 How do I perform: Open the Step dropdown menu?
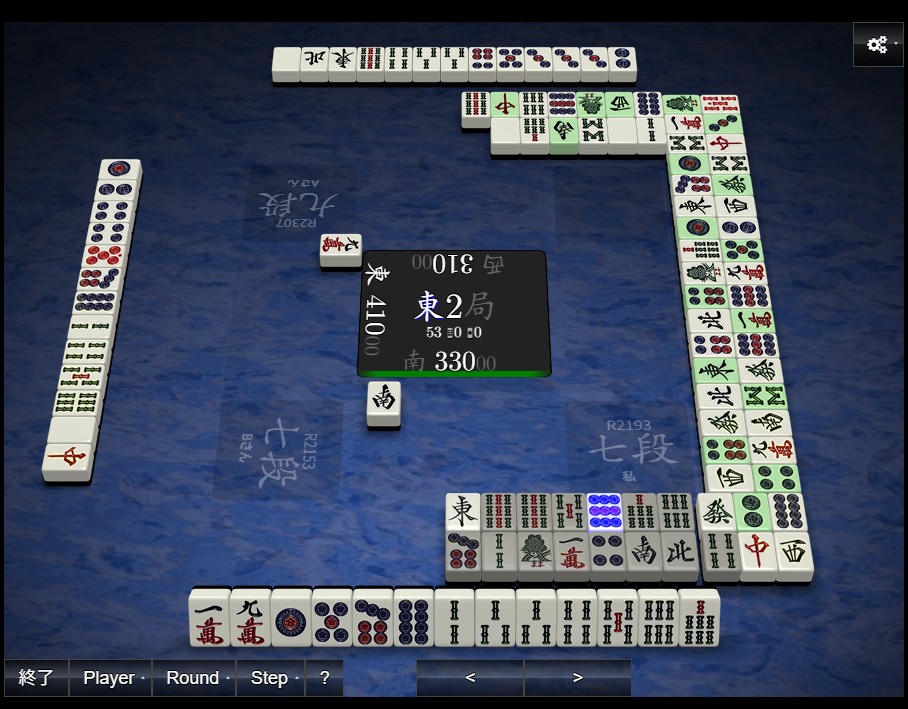click(x=270, y=677)
